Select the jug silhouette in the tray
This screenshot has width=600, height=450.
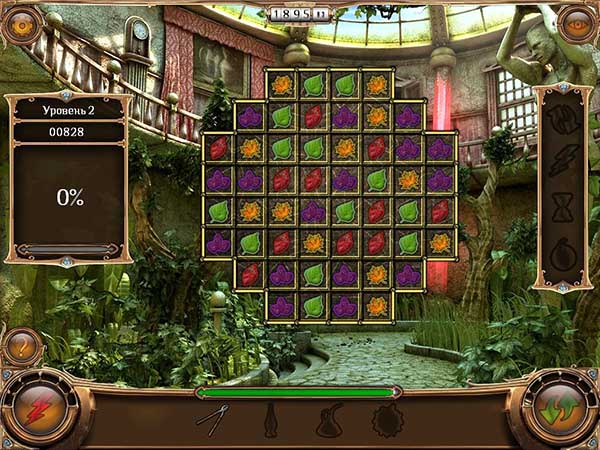pos(329,420)
